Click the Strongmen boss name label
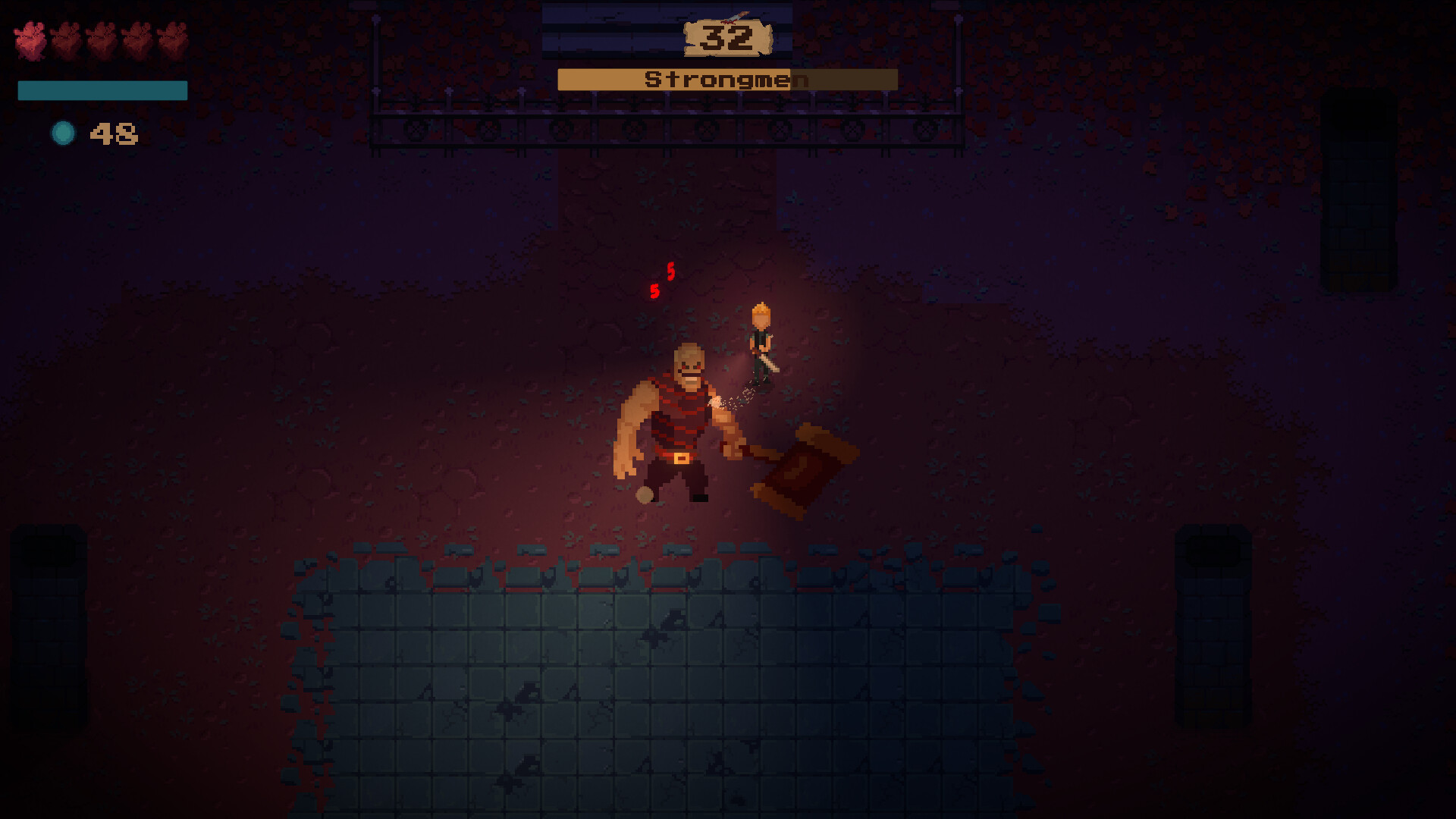1456x819 pixels. 726,79
